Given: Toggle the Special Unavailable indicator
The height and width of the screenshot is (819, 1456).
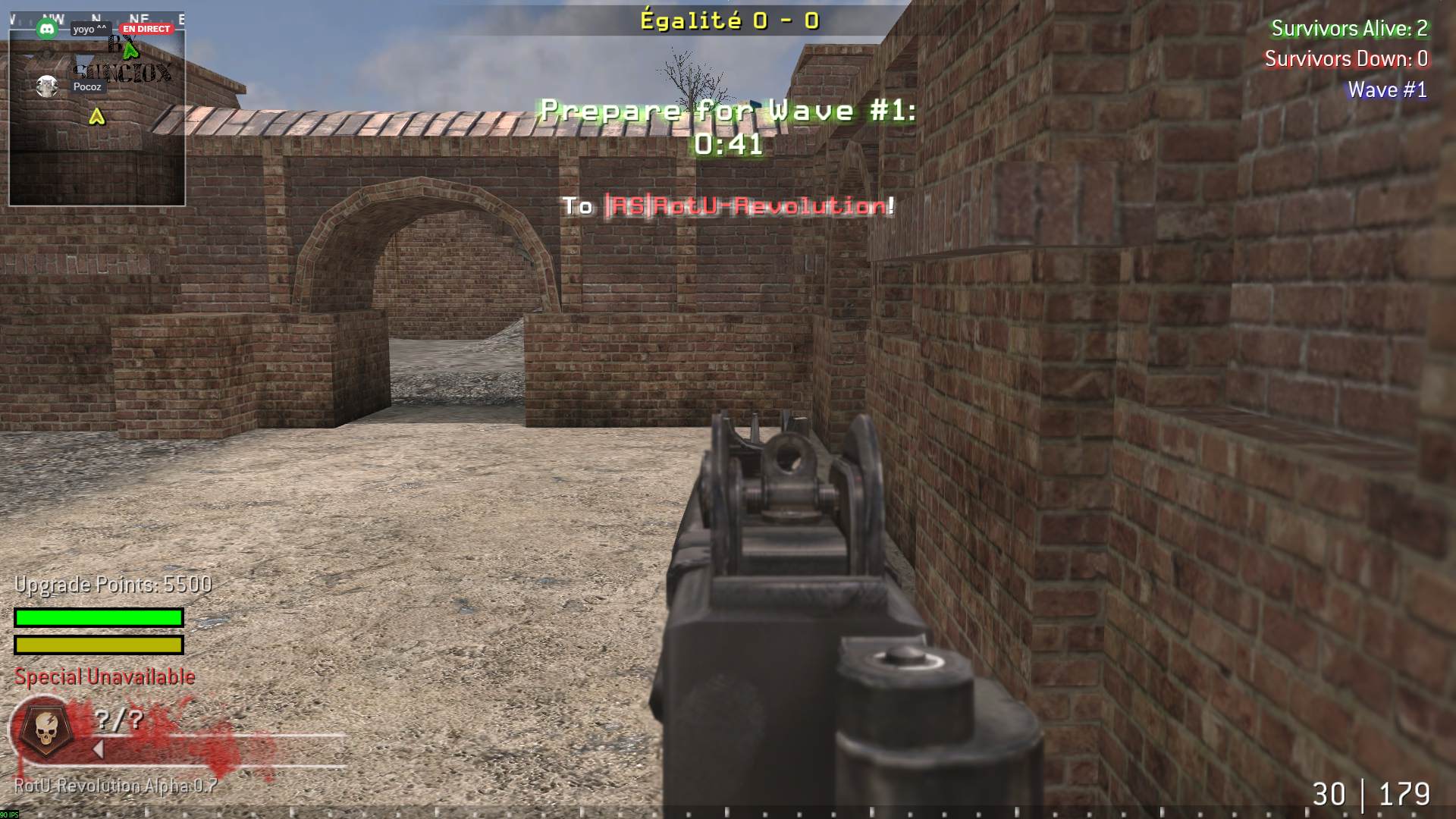Looking at the screenshot, I should tap(106, 676).
